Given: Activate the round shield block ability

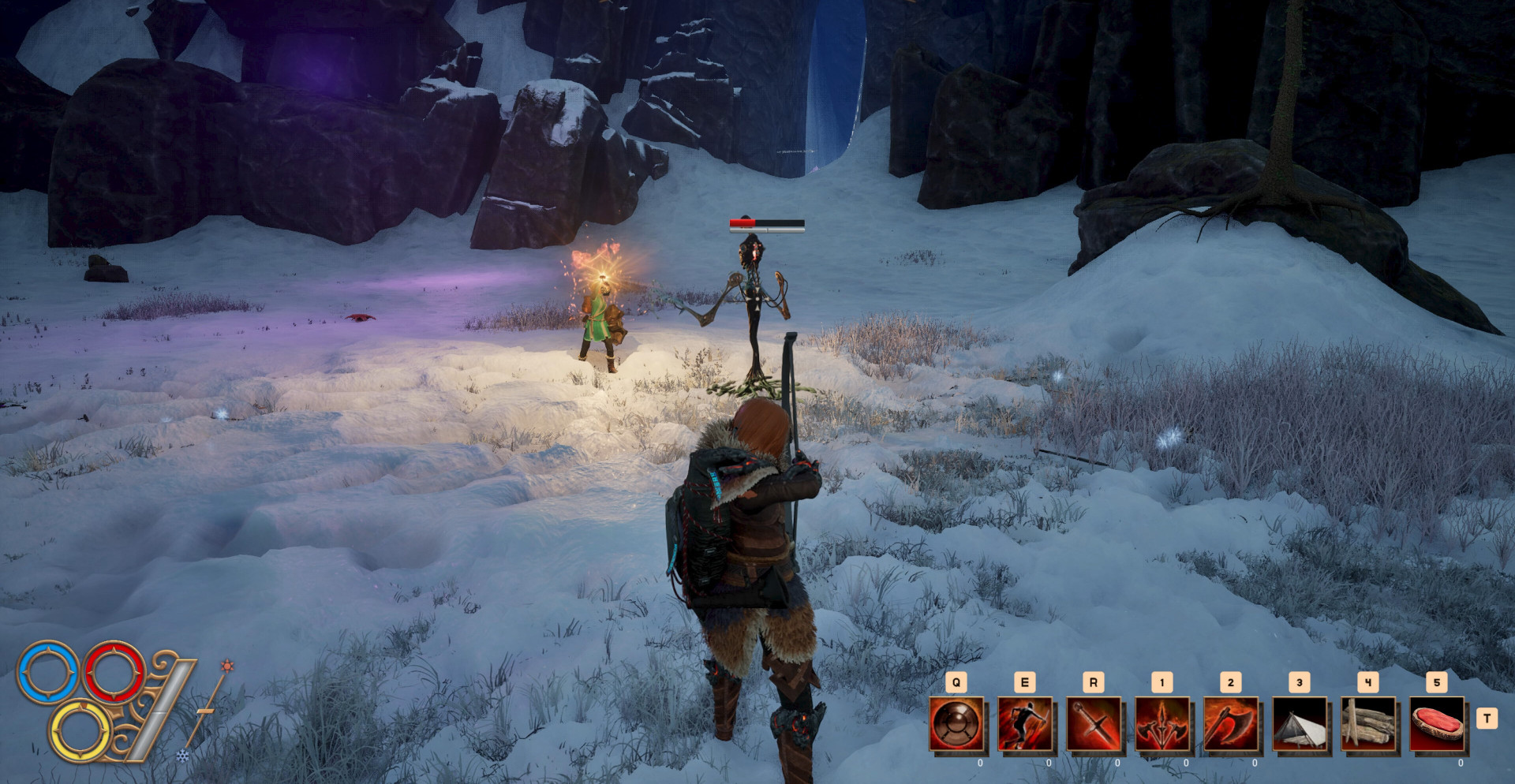Looking at the screenshot, I should (957, 724).
